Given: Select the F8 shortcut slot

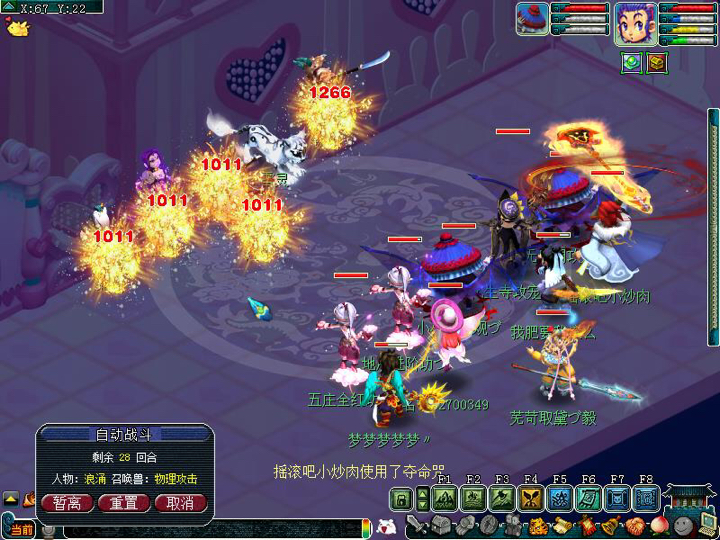Looking at the screenshot, I should [647, 498].
